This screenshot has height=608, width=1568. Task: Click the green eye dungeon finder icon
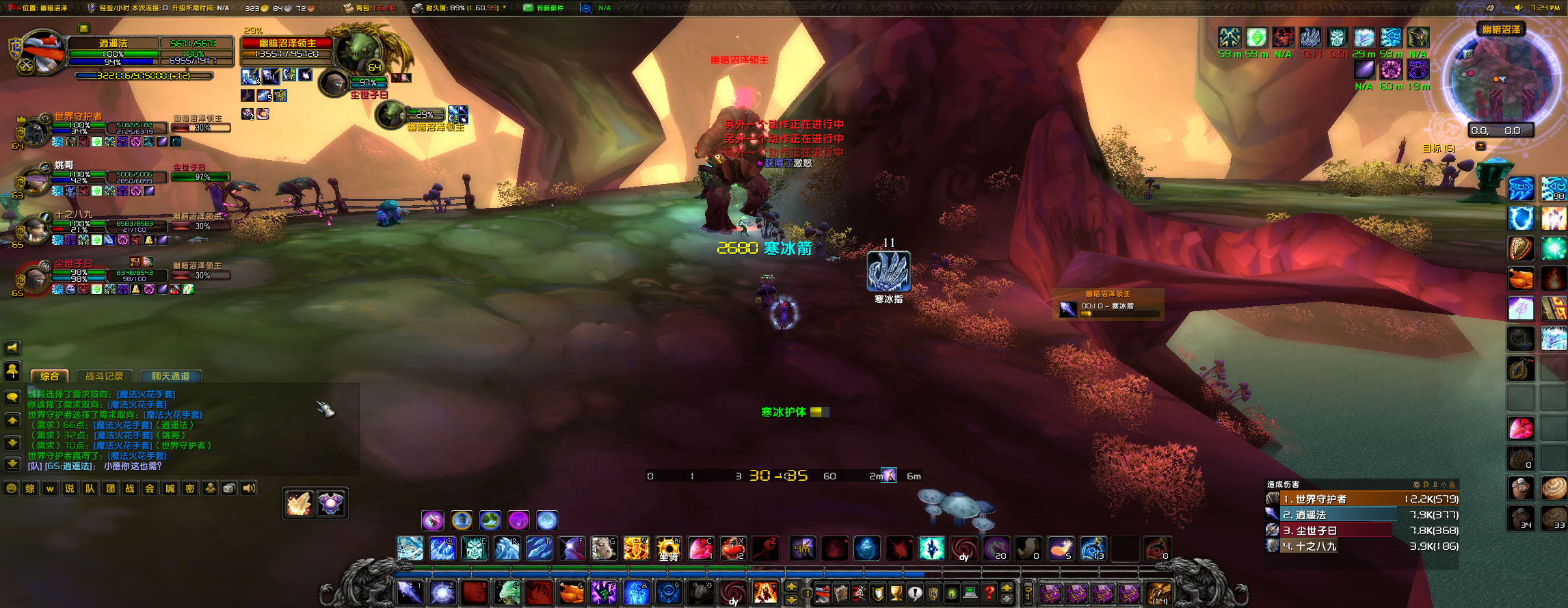pyautogui.click(x=952, y=592)
